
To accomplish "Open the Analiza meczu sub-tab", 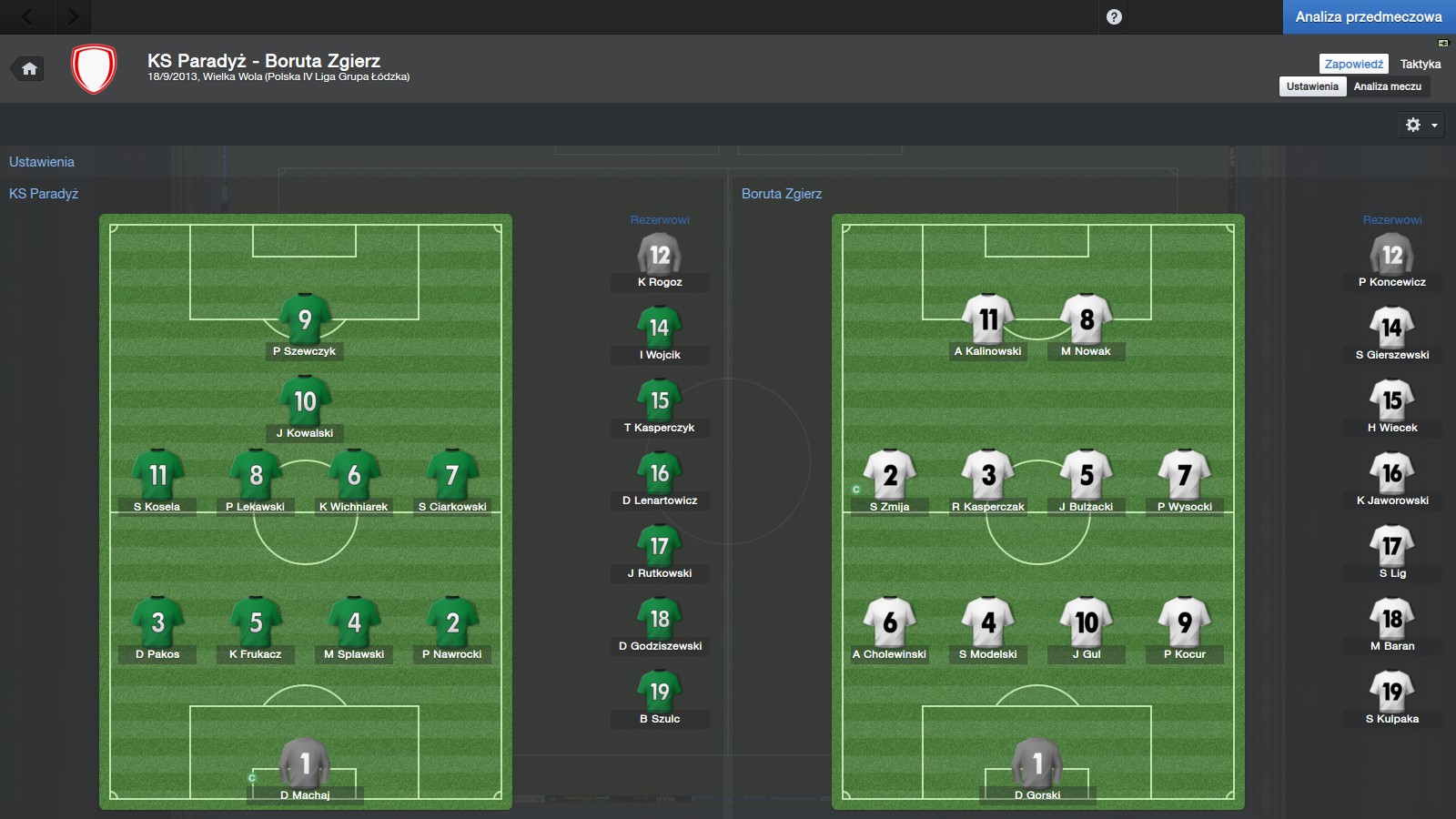I will [x=1387, y=86].
